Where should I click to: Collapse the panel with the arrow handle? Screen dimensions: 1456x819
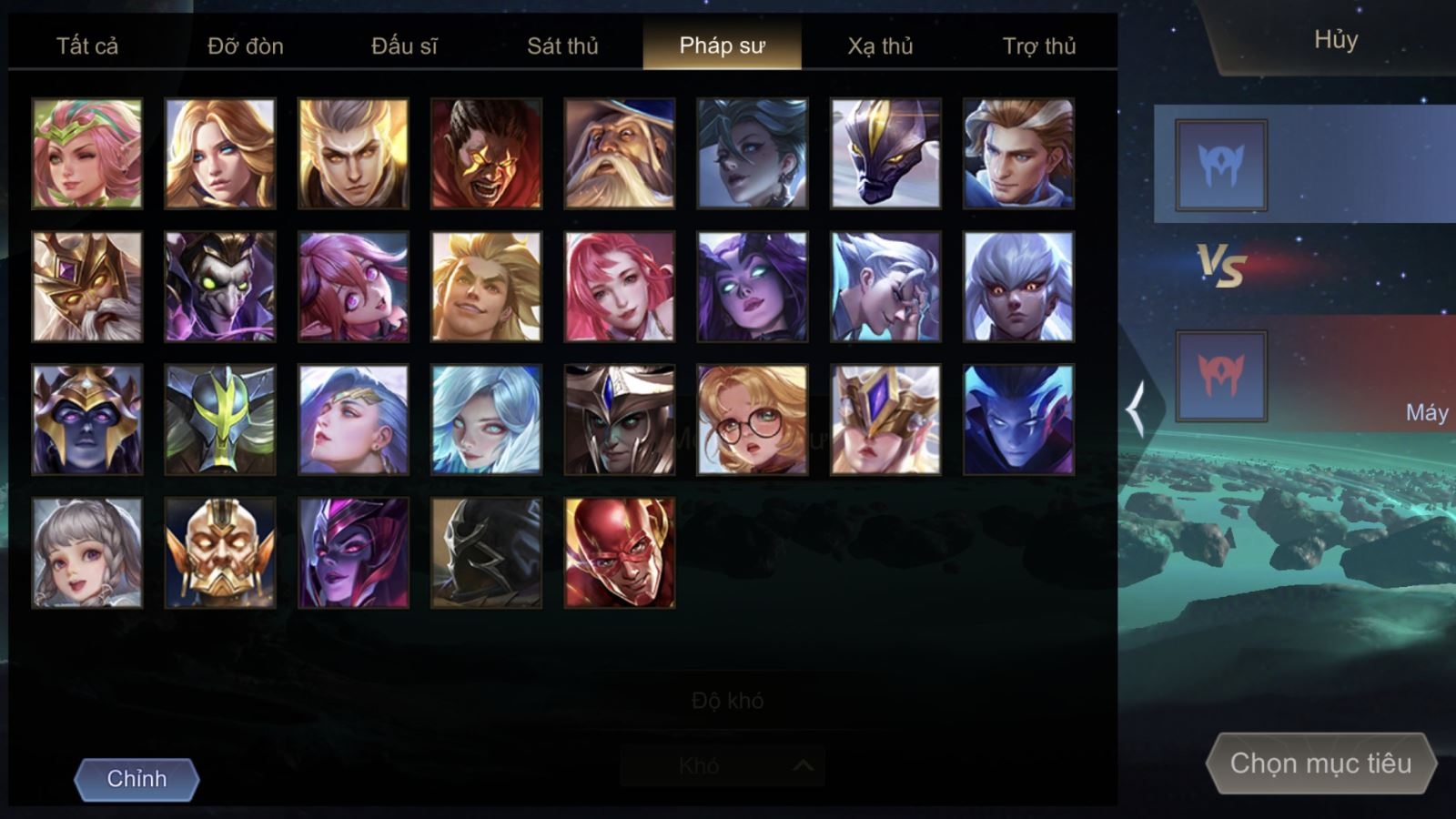coord(1136,409)
